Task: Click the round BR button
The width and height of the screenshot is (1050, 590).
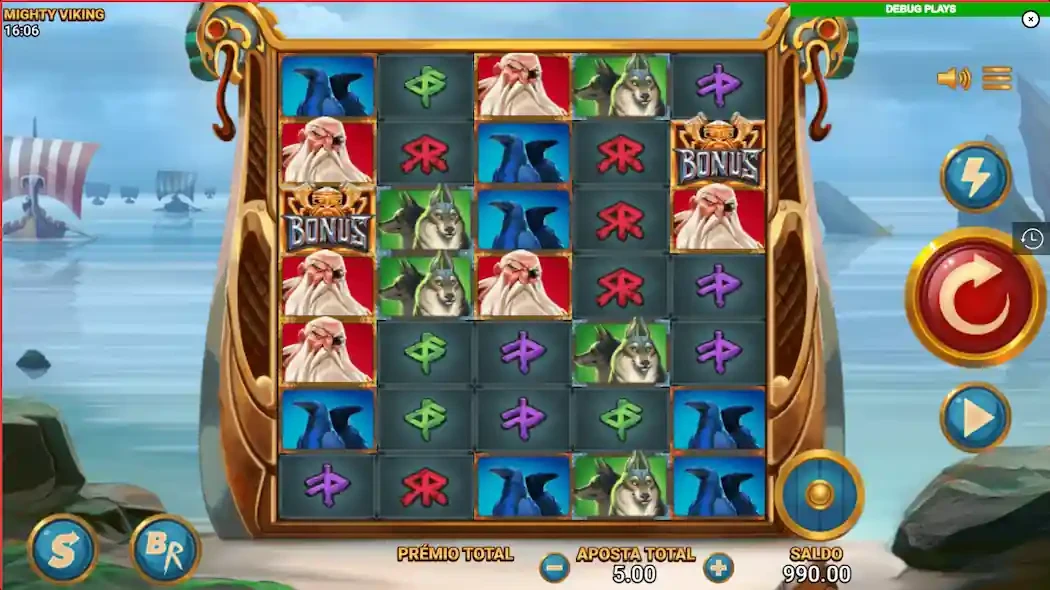Action: click(x=165, y=548)
